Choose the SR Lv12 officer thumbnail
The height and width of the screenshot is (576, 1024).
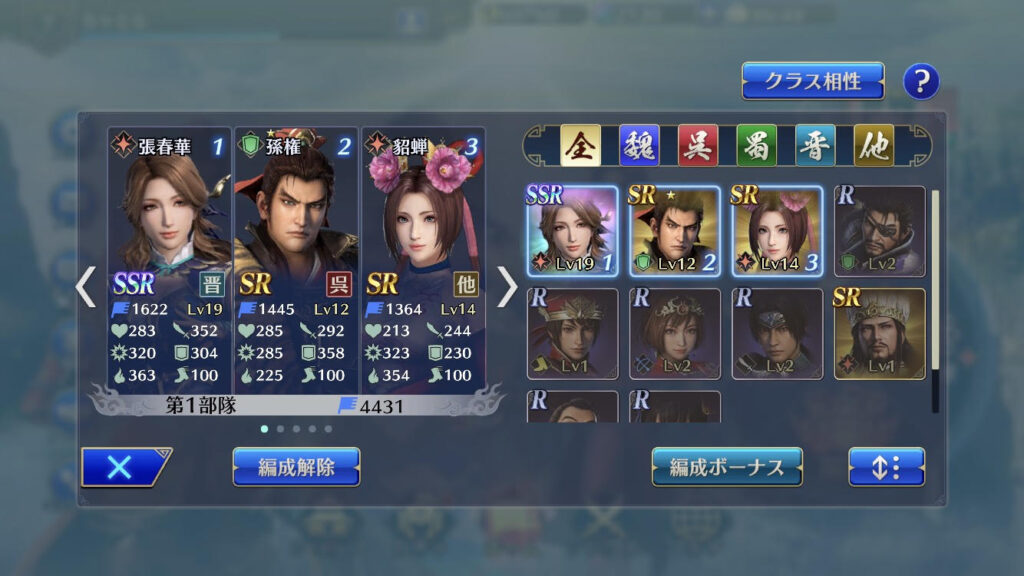[675, 231]
